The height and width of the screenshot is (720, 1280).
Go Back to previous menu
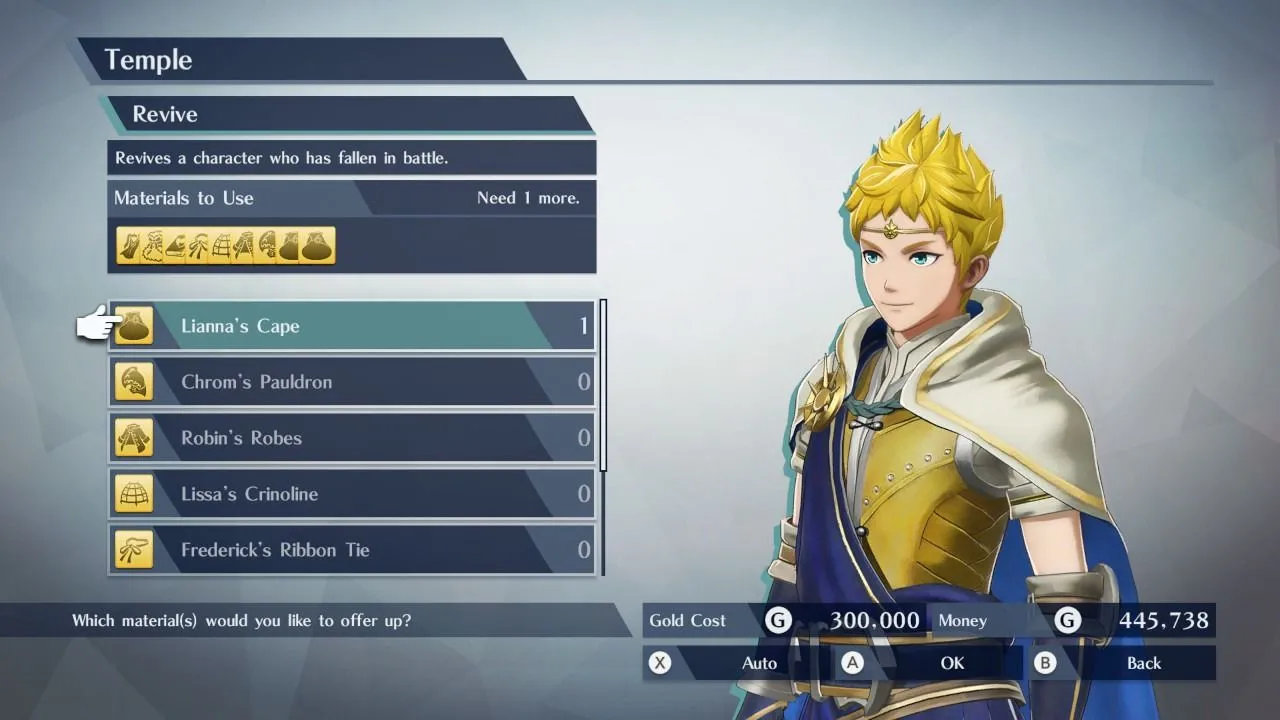click(1122, 663)
